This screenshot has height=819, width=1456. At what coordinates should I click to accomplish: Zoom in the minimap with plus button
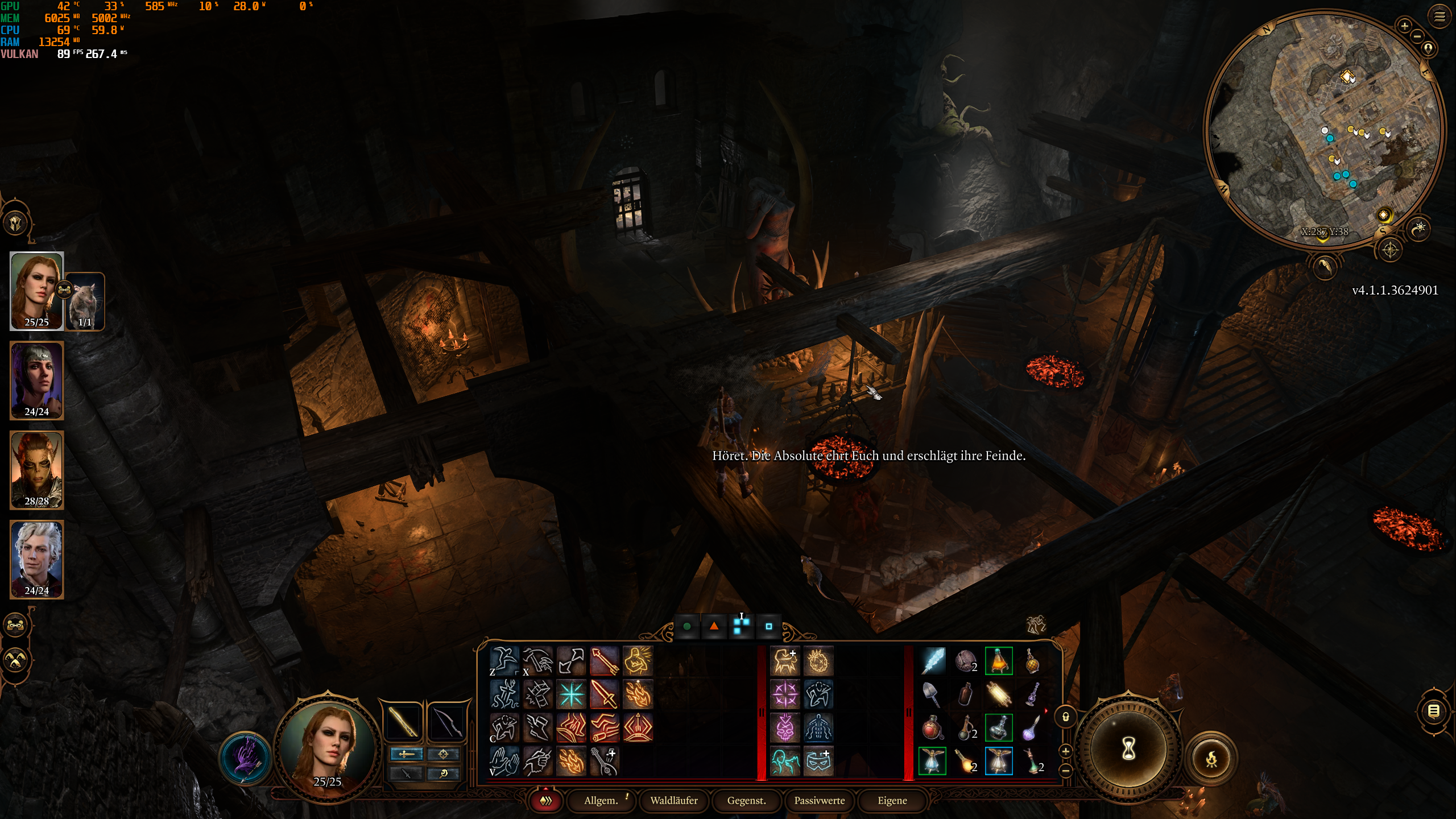coord(1404,26)
